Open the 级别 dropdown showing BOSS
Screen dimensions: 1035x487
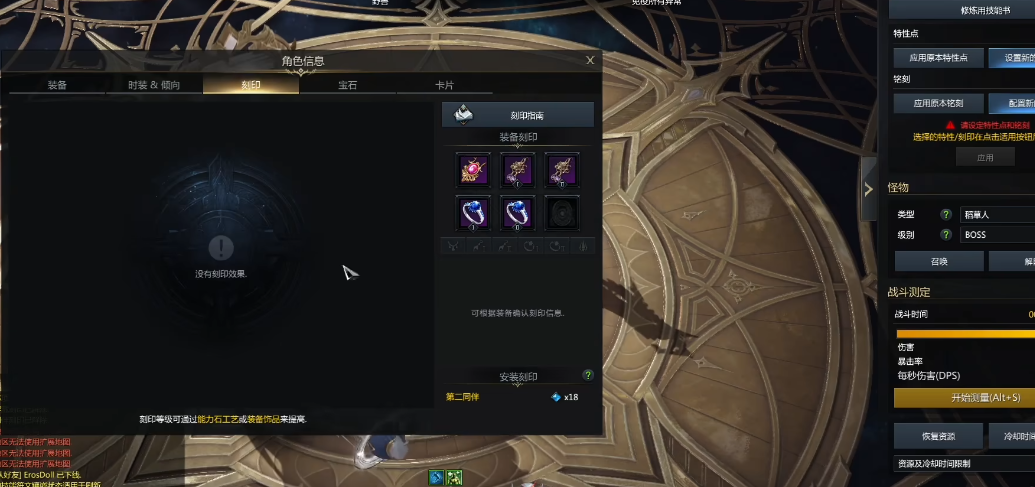click(995, 235)
